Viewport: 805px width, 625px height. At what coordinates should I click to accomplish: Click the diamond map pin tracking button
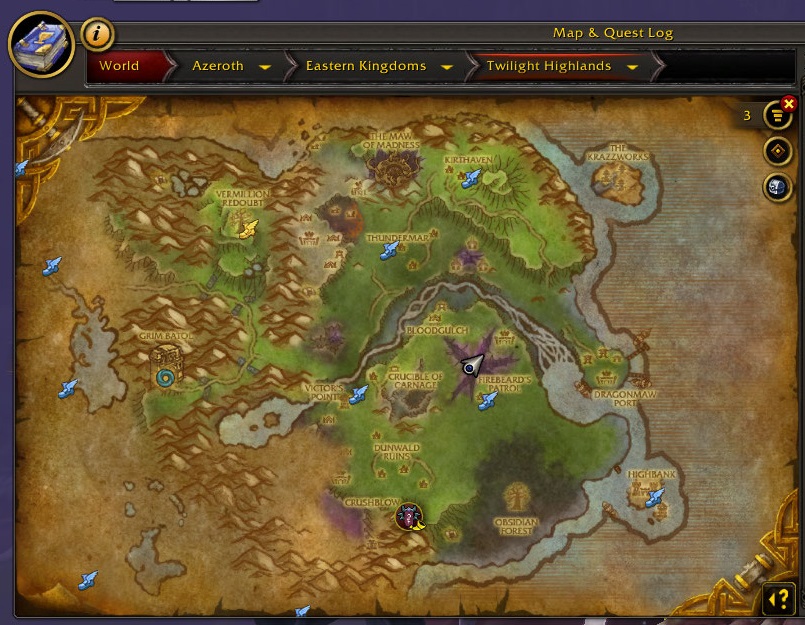[x=777, y=151]
